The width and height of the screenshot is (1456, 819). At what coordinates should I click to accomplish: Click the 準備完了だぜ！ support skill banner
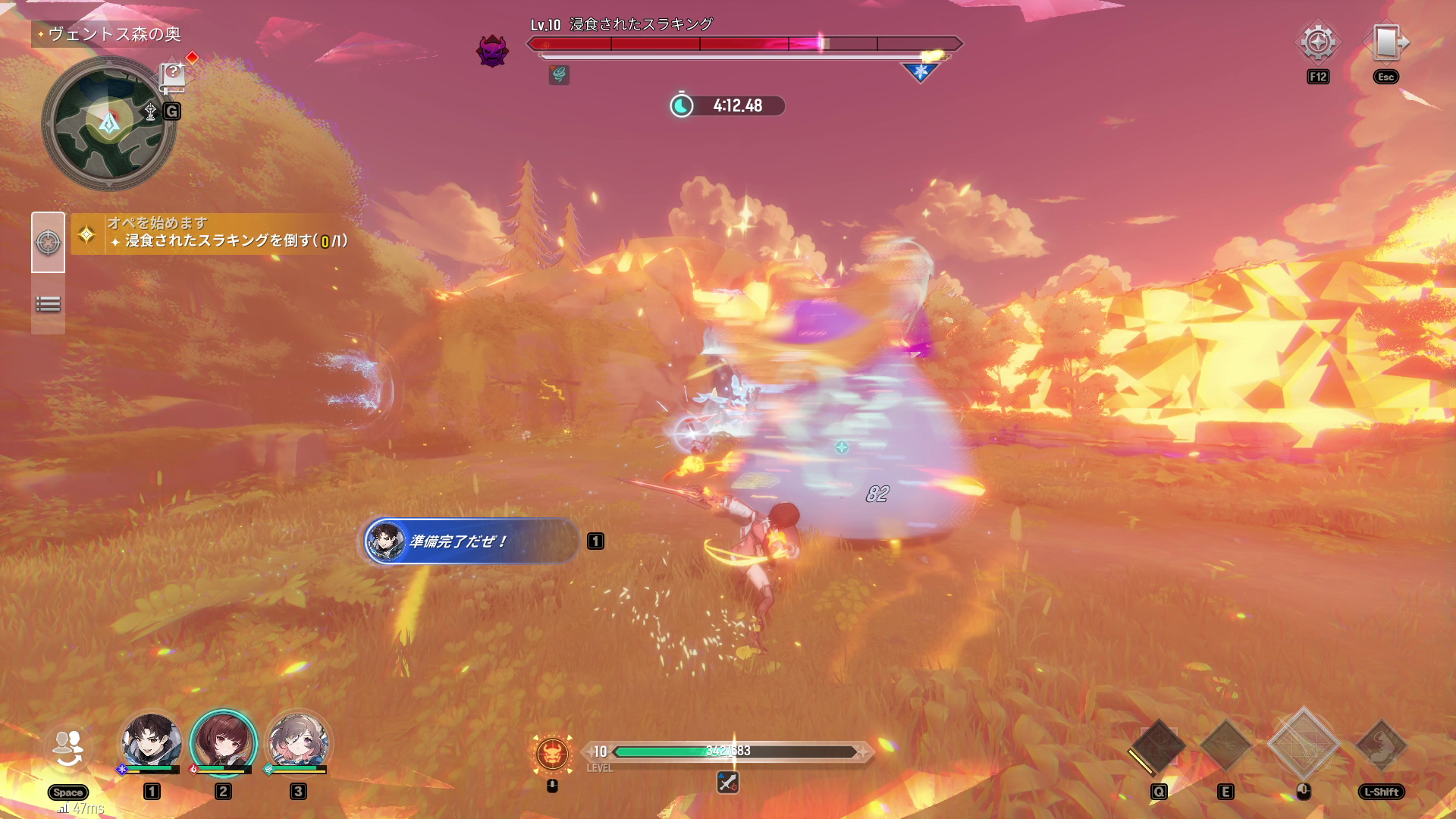click(471, 541)
